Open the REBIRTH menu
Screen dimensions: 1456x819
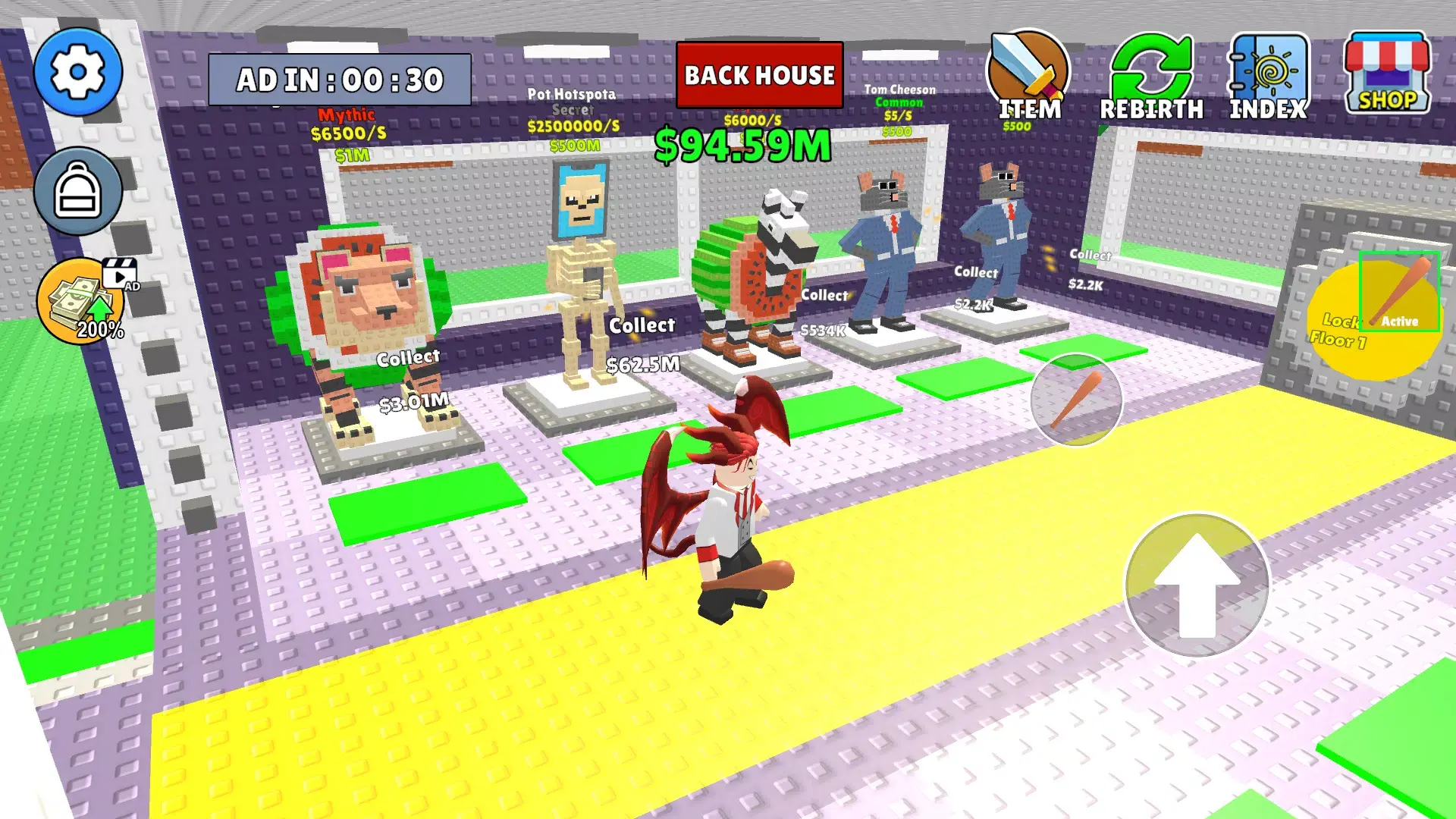coord(1150,77)
